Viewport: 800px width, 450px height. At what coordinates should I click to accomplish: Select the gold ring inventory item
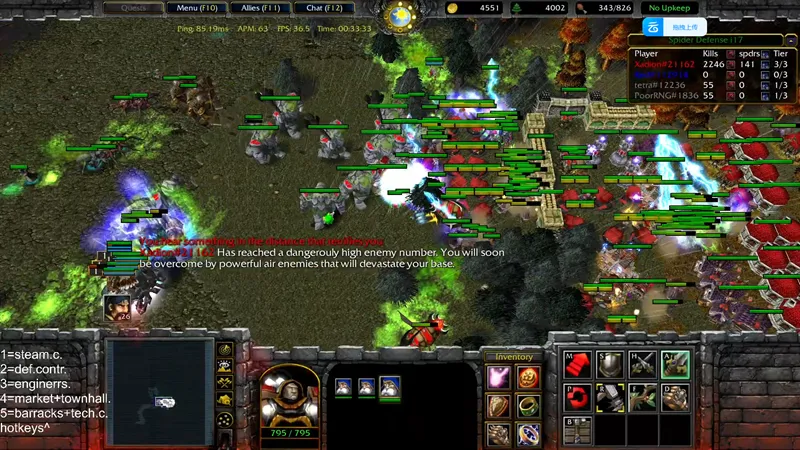tap(529, 406)
